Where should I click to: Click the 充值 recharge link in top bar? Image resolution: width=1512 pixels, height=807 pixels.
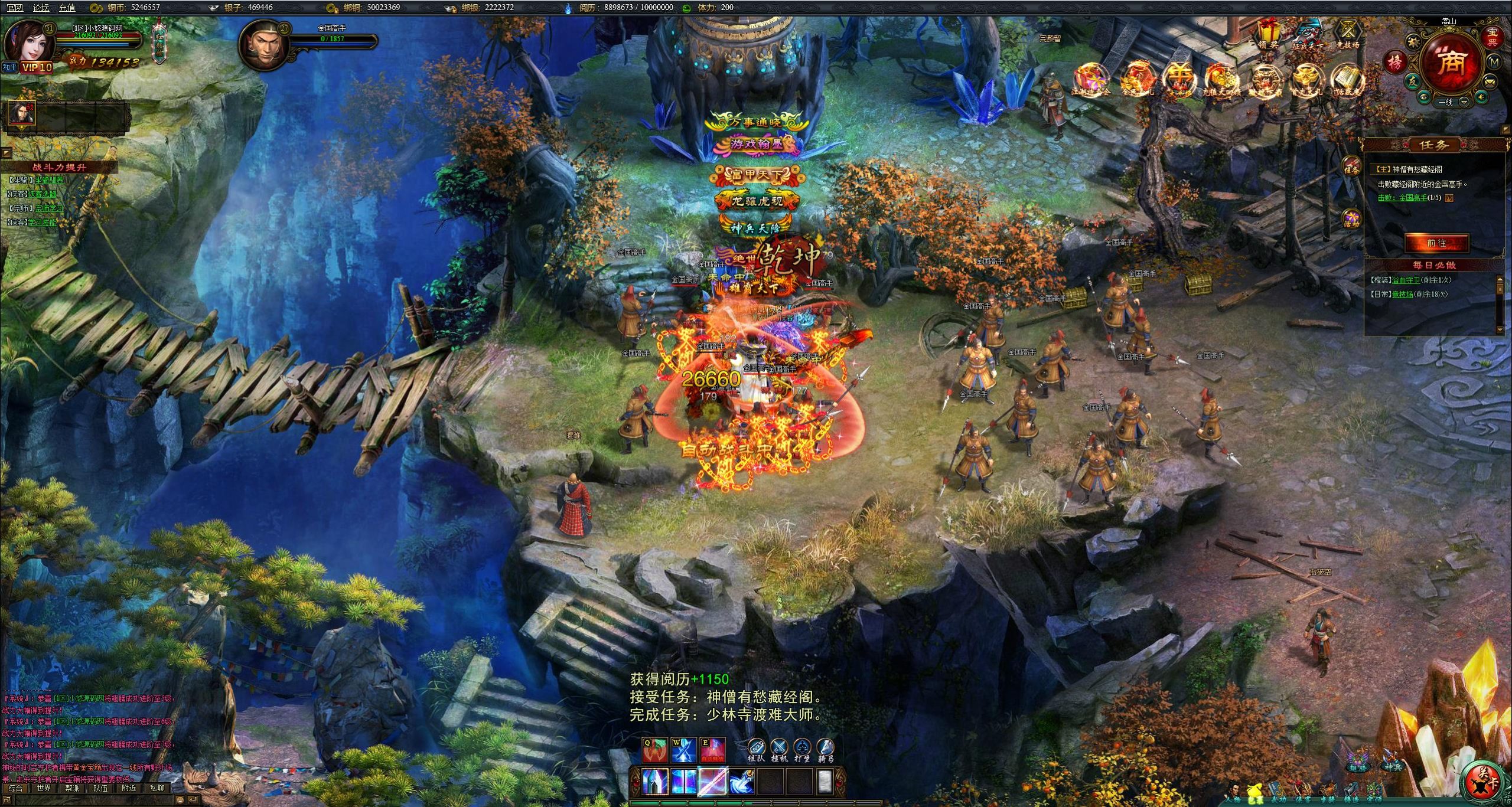click(67, 8)
